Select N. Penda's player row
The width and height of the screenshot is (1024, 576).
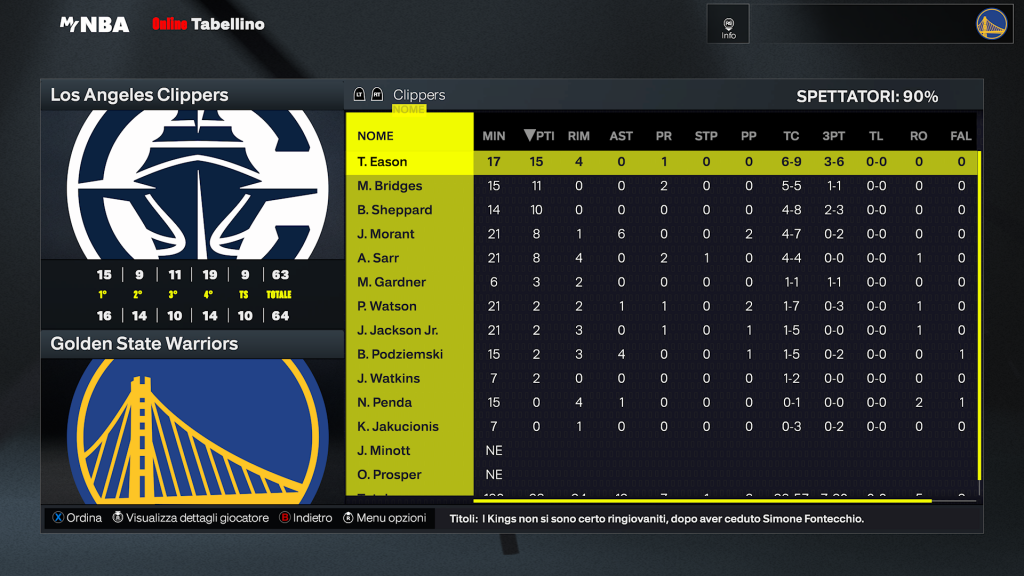(385, 402)
